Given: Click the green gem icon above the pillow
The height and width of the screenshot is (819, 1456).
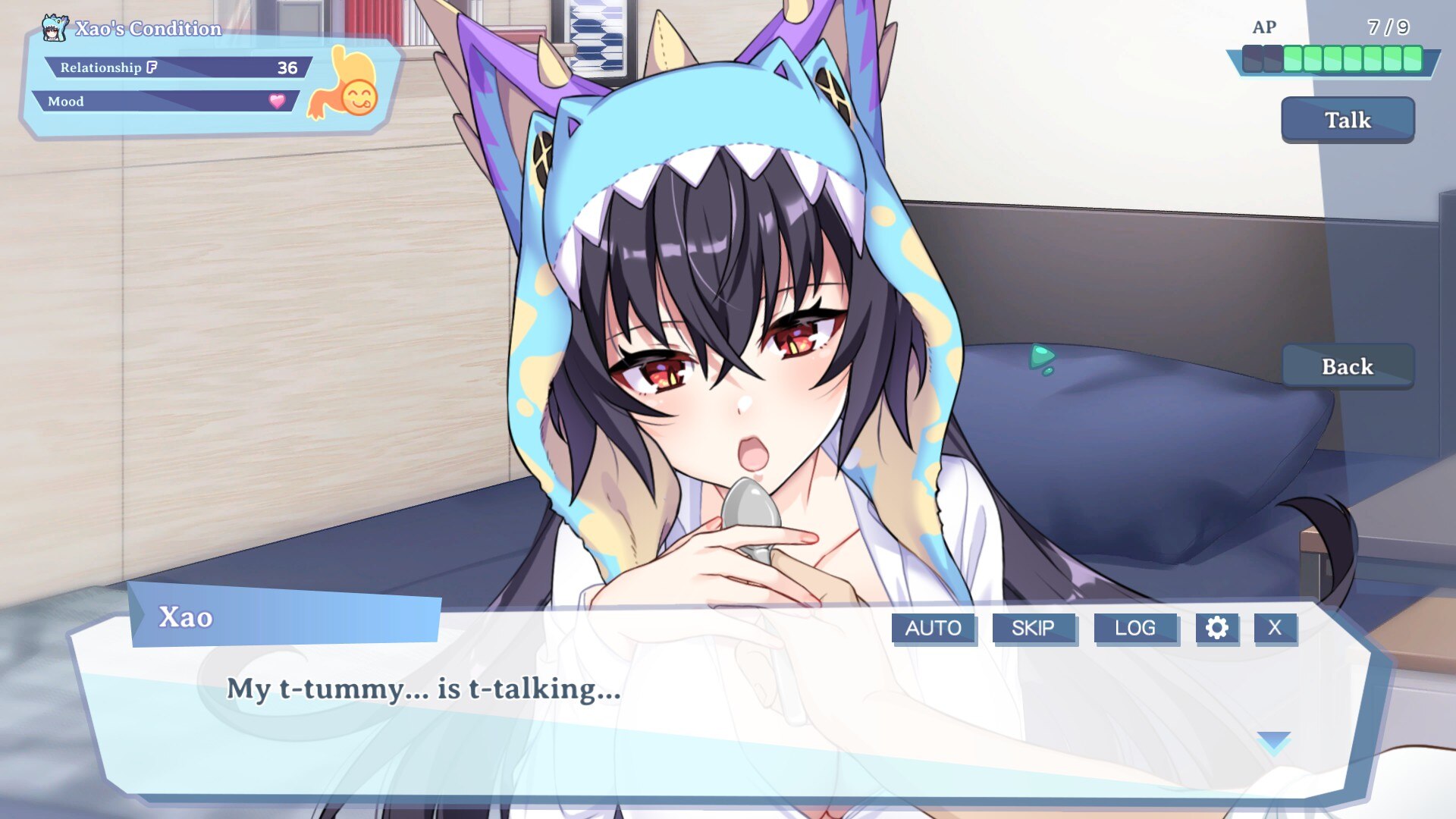Looking at the screenshot, I should point(1042,358).
